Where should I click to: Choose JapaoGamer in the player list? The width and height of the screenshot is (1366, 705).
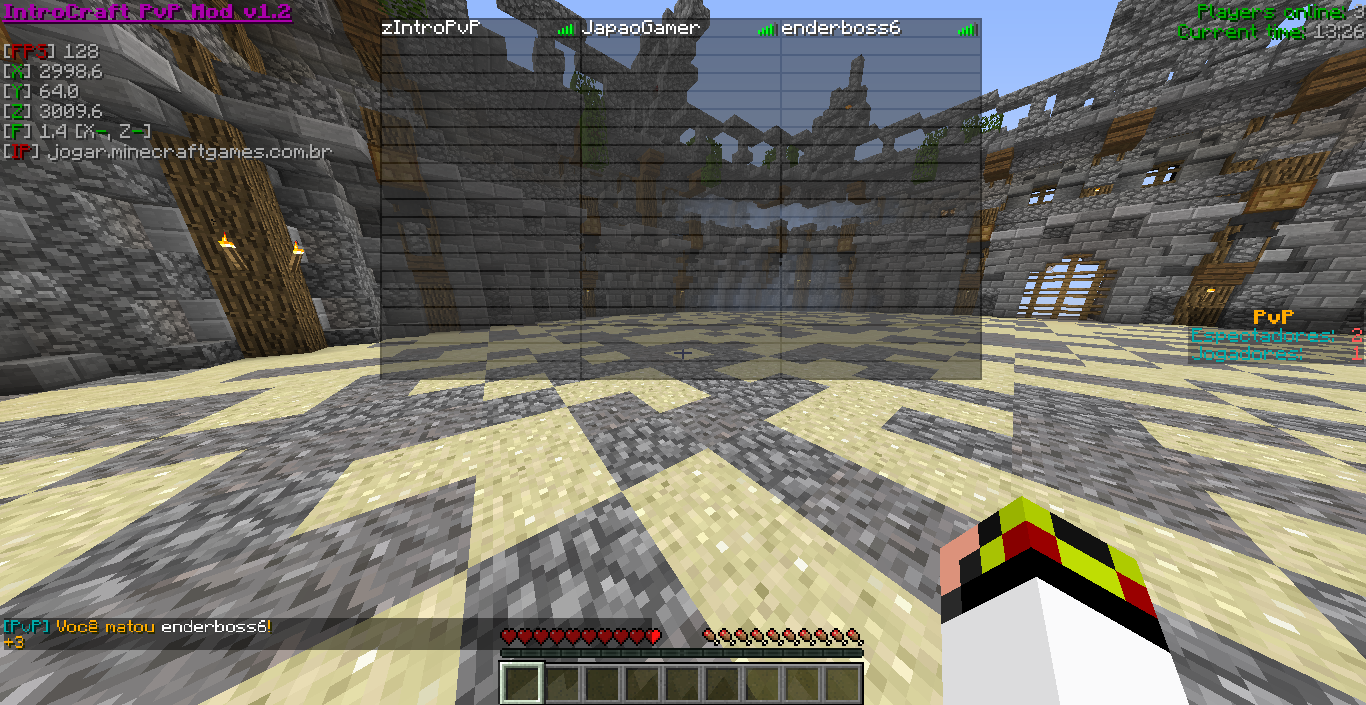tap(641, 29)
